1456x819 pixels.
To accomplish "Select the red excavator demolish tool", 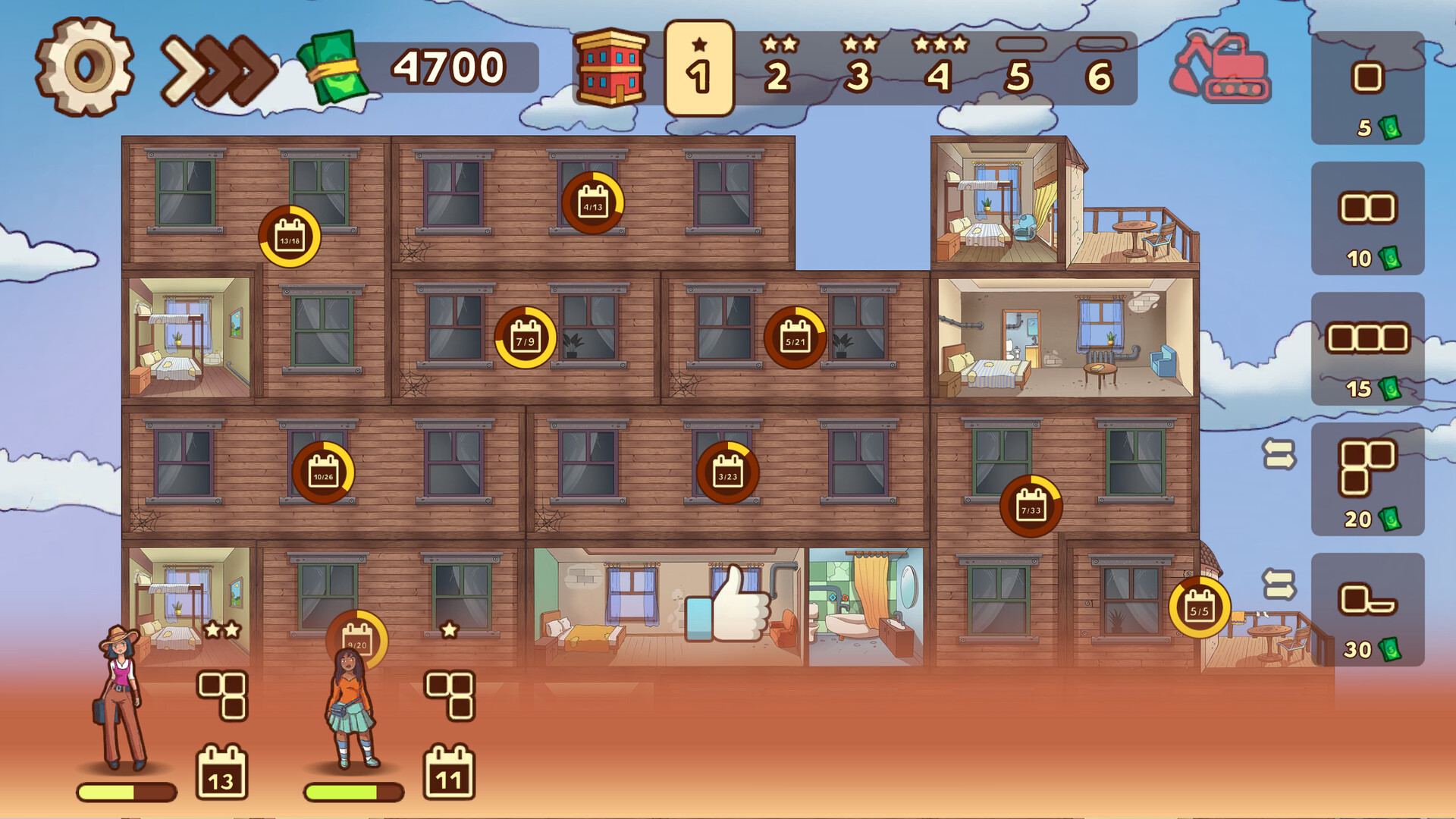I will [x=1221, y=68].
